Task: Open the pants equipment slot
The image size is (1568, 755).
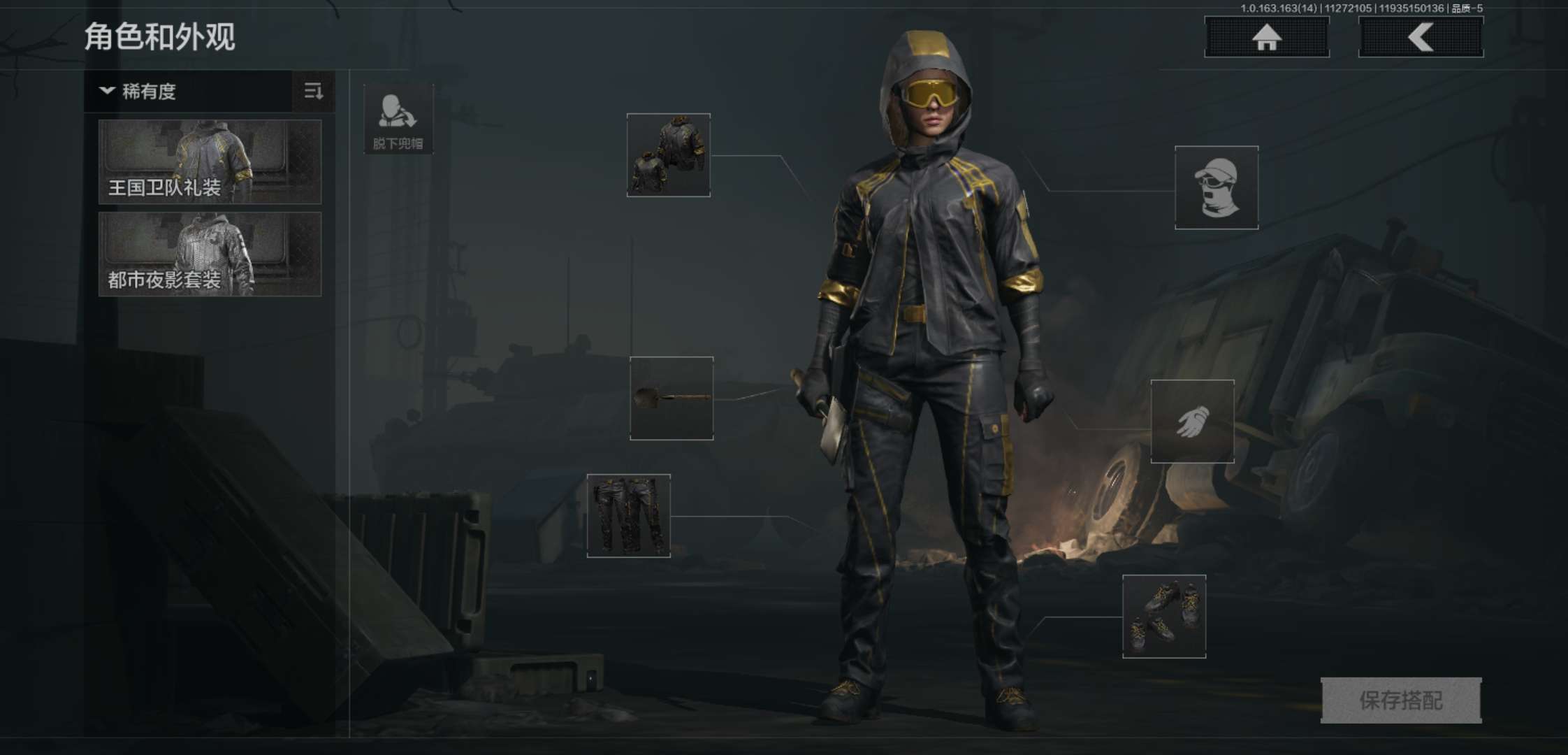Action: 629,516
